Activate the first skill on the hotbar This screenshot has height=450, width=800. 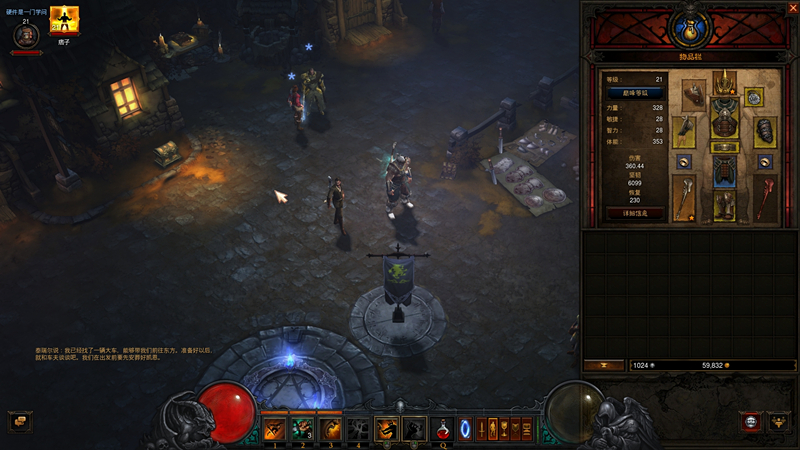pyautogui.click(x=275, y=429)
